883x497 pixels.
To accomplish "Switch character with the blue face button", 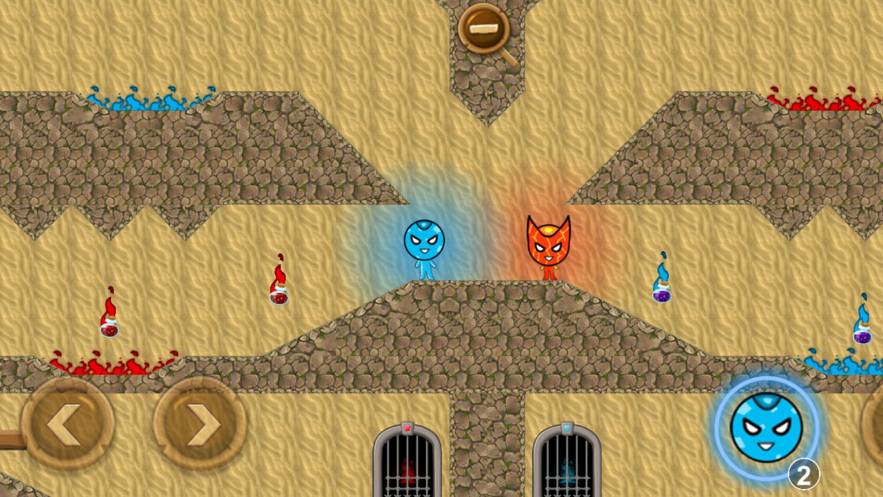I will (x=766, y=428).
